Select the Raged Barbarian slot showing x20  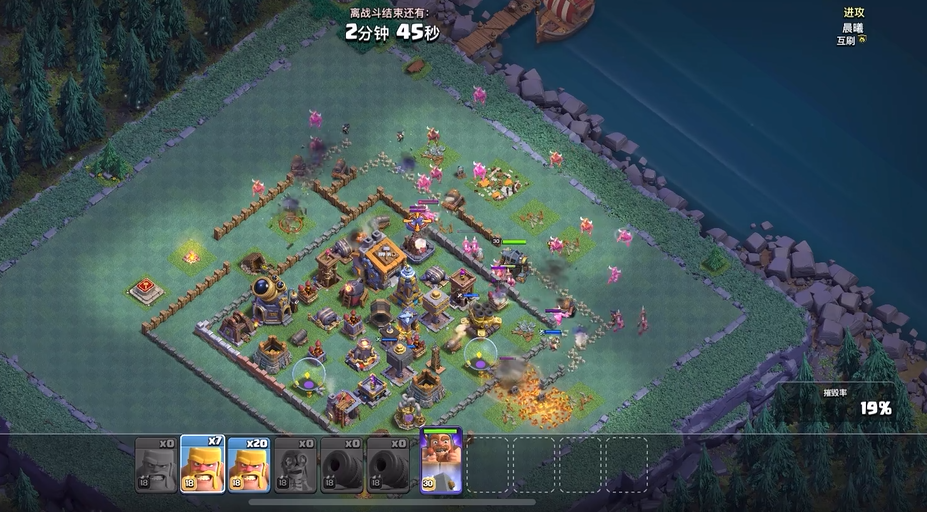coord(249,466)
